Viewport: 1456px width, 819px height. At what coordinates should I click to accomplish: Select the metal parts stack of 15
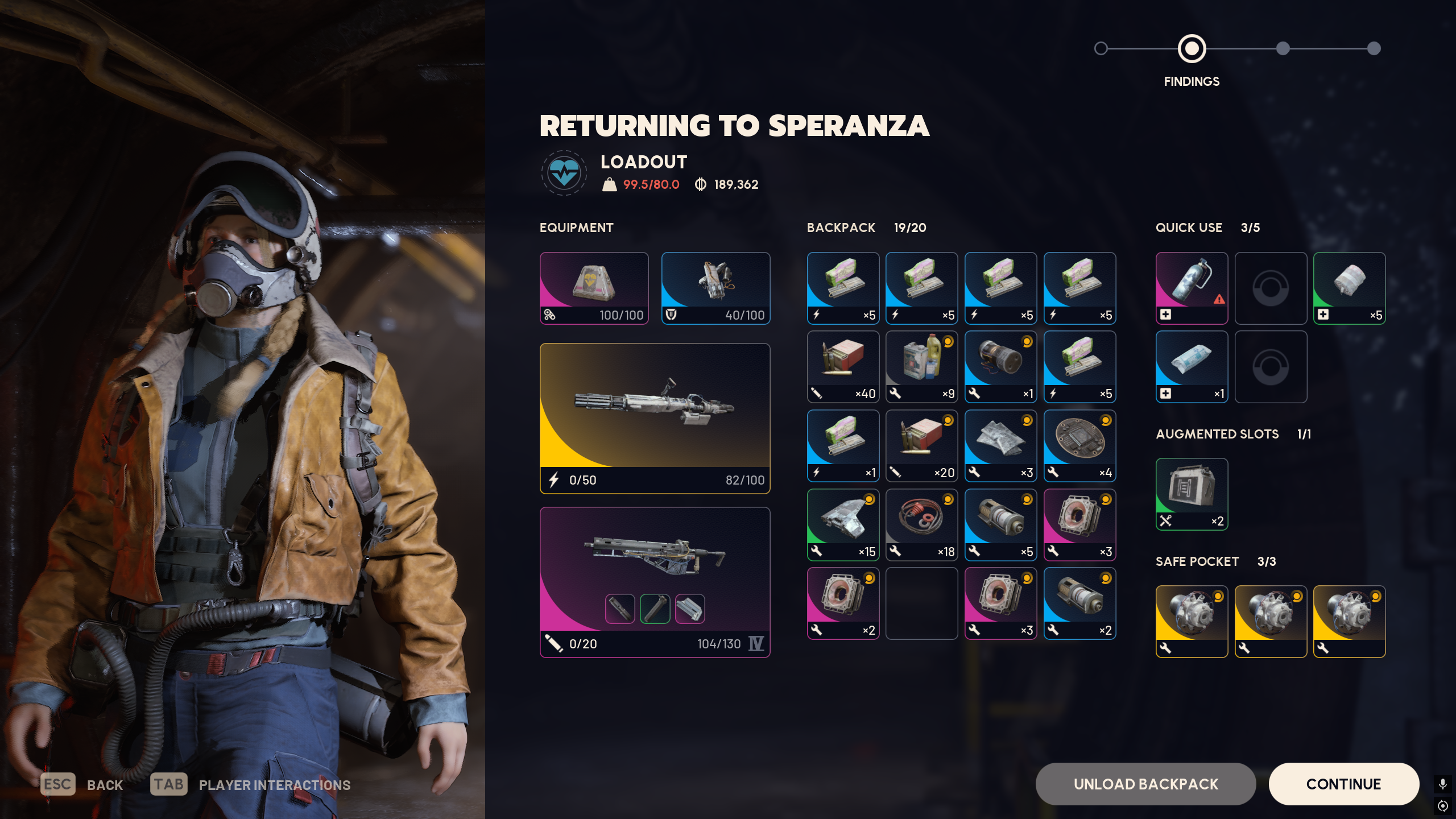[843, 524]
